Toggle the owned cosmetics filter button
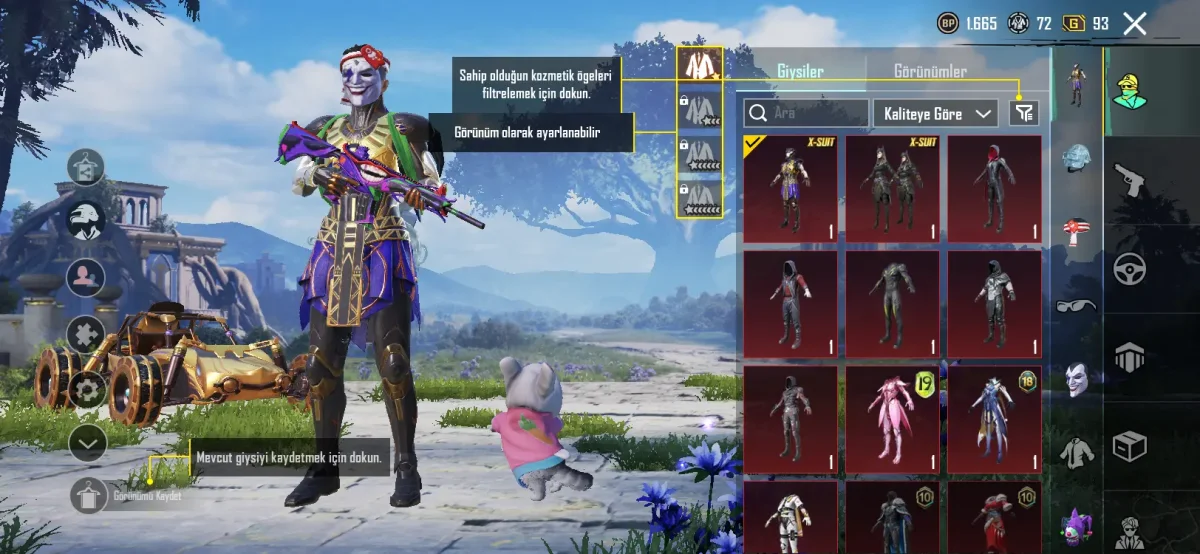This screenshot has width=1200, height=554. tap(1023, 113)
